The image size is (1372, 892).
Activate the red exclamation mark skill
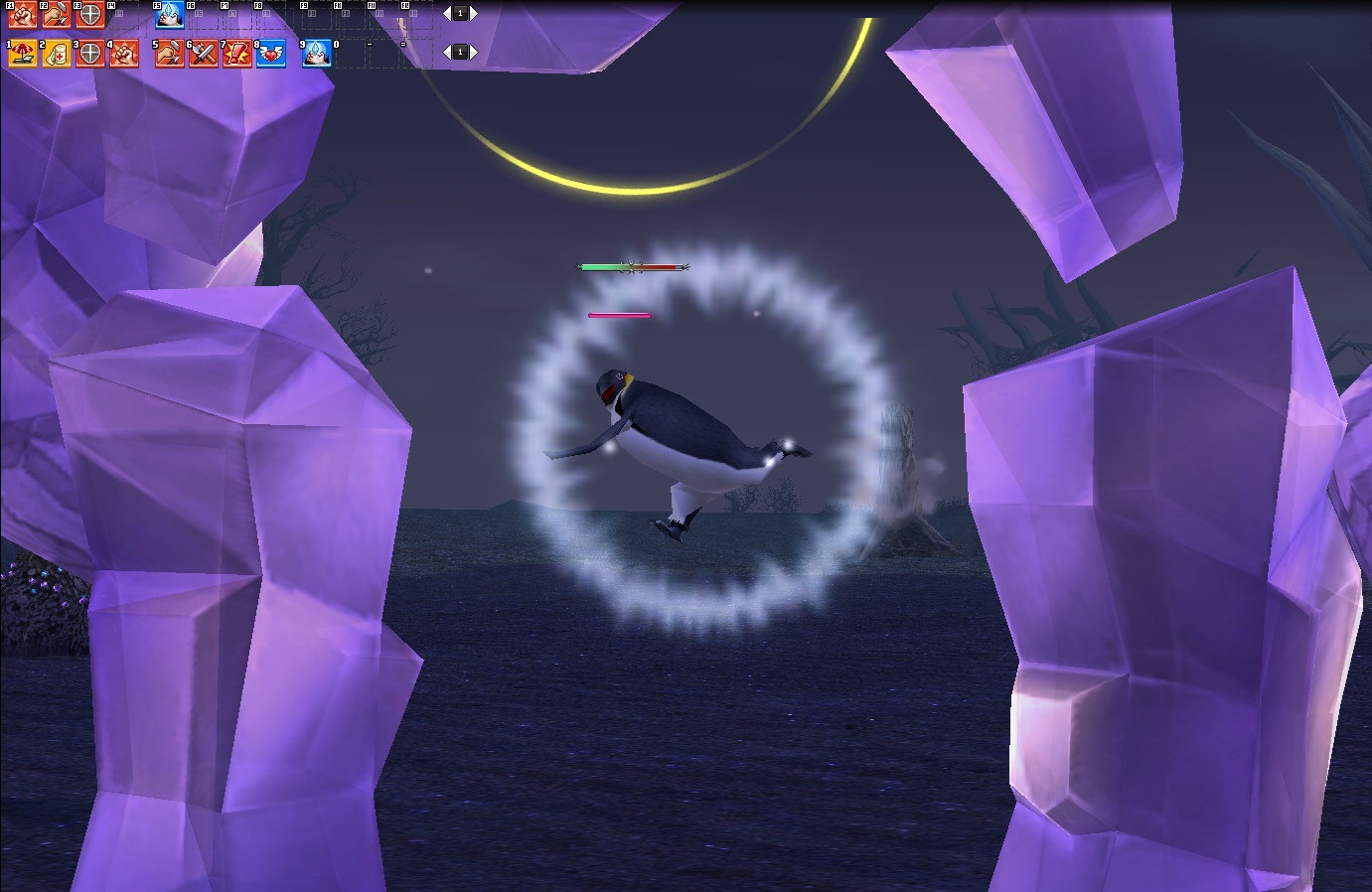[x=237, y=54]
